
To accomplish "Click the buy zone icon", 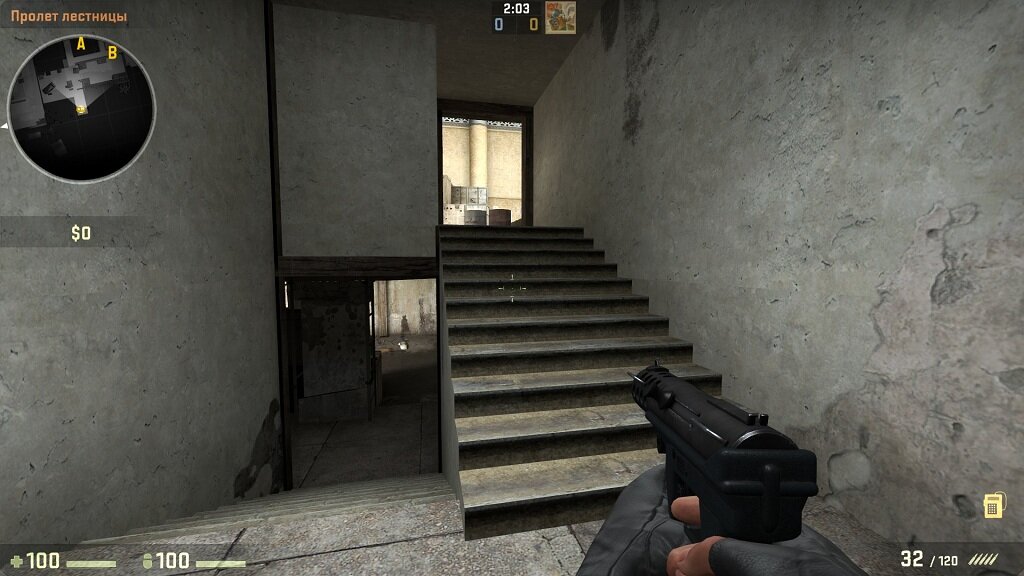I will pos(993,505).
